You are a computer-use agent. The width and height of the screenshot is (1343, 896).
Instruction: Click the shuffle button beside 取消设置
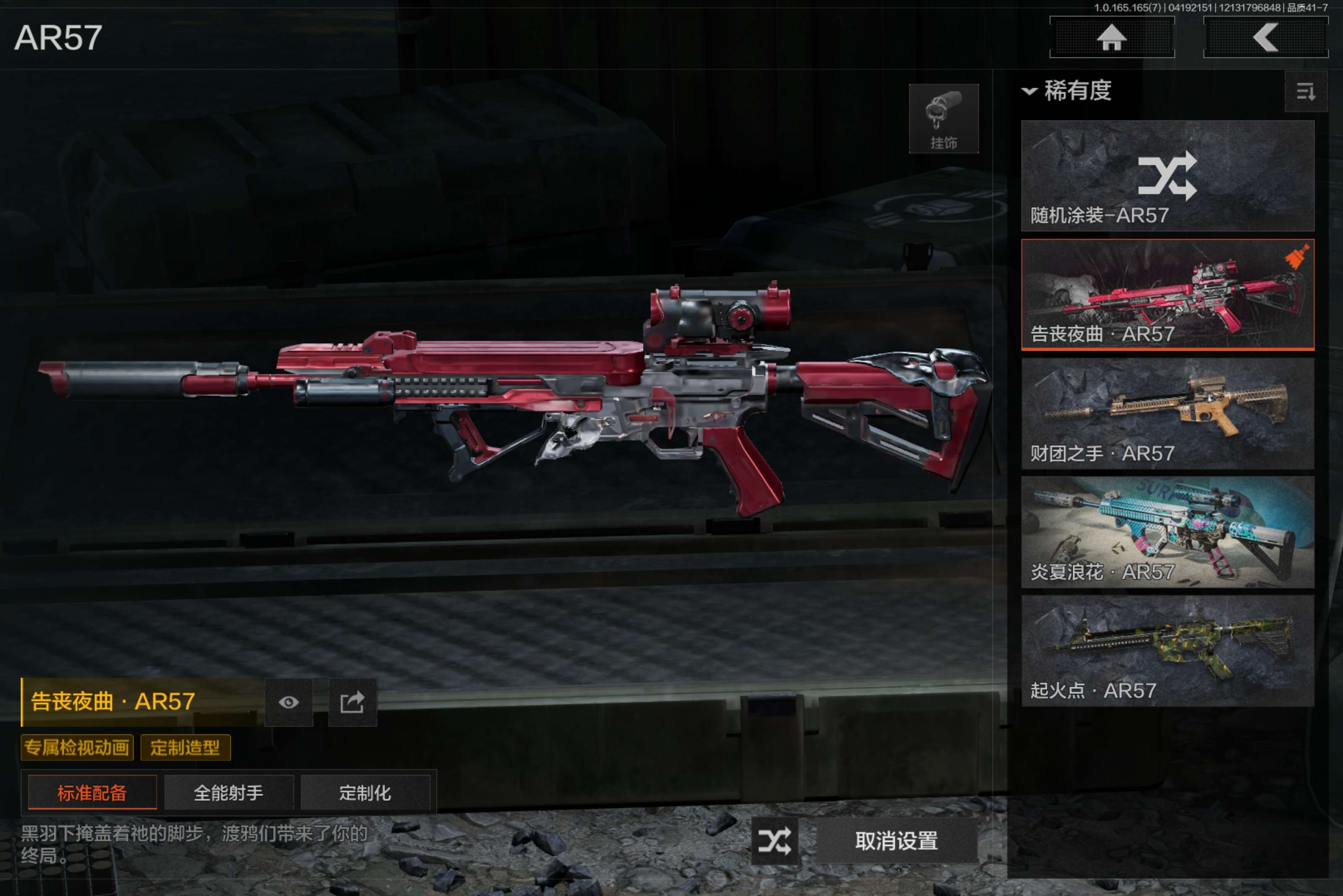pyautogui.click(x=774, y=841)
